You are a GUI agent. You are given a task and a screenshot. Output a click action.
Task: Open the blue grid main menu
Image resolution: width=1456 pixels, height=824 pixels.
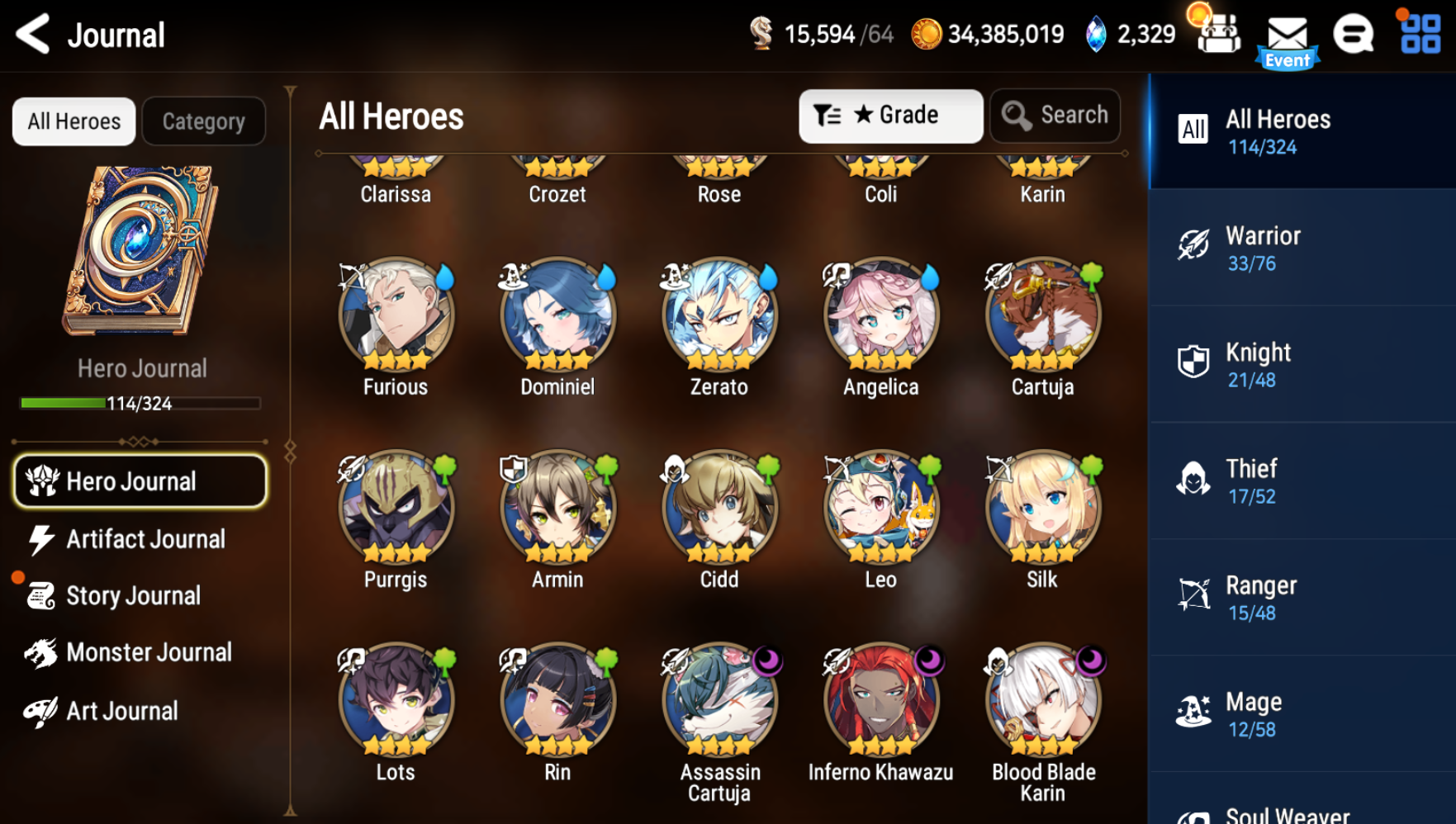pyautogui.click(x=1420, y=35)
